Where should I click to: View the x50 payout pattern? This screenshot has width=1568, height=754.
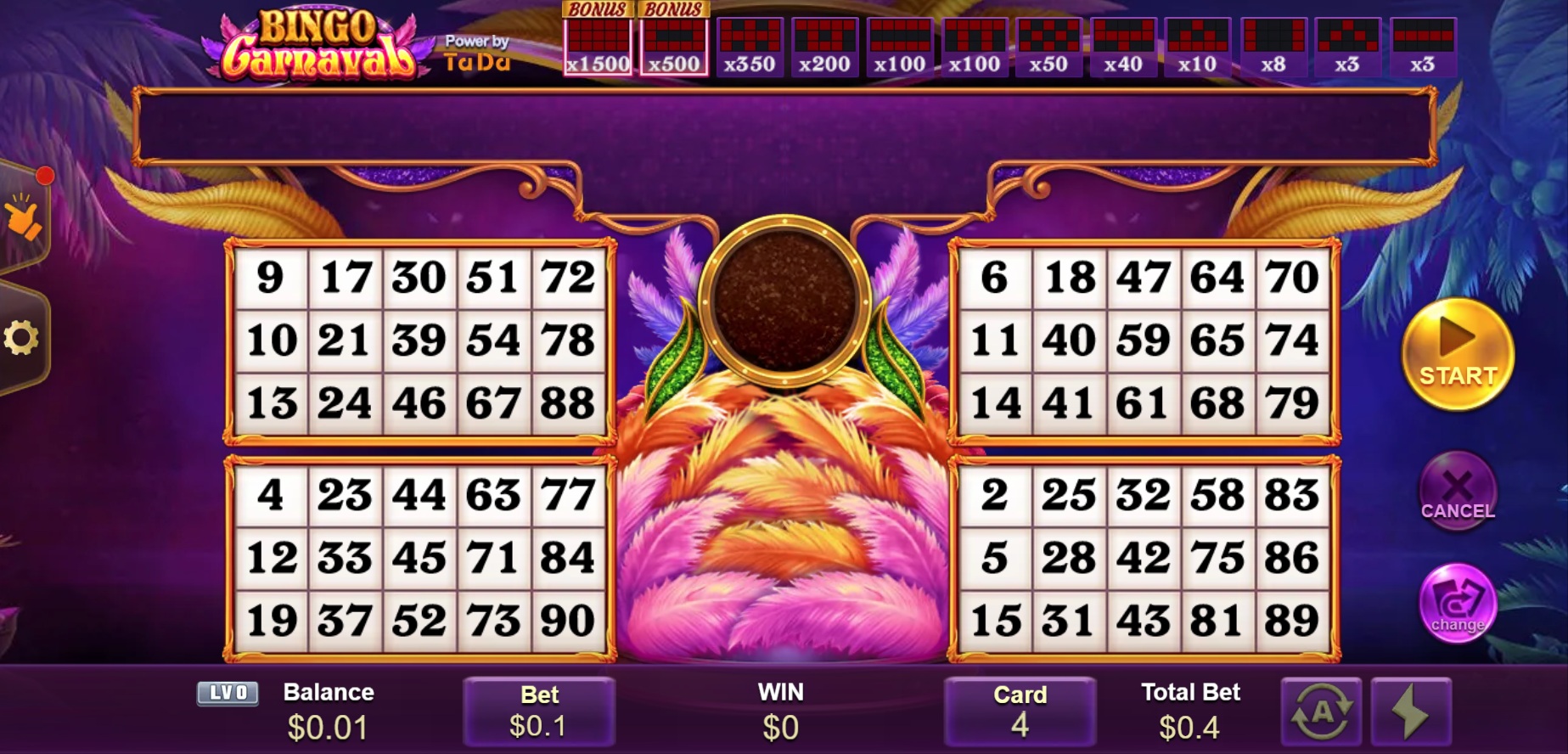[1048, 48]
